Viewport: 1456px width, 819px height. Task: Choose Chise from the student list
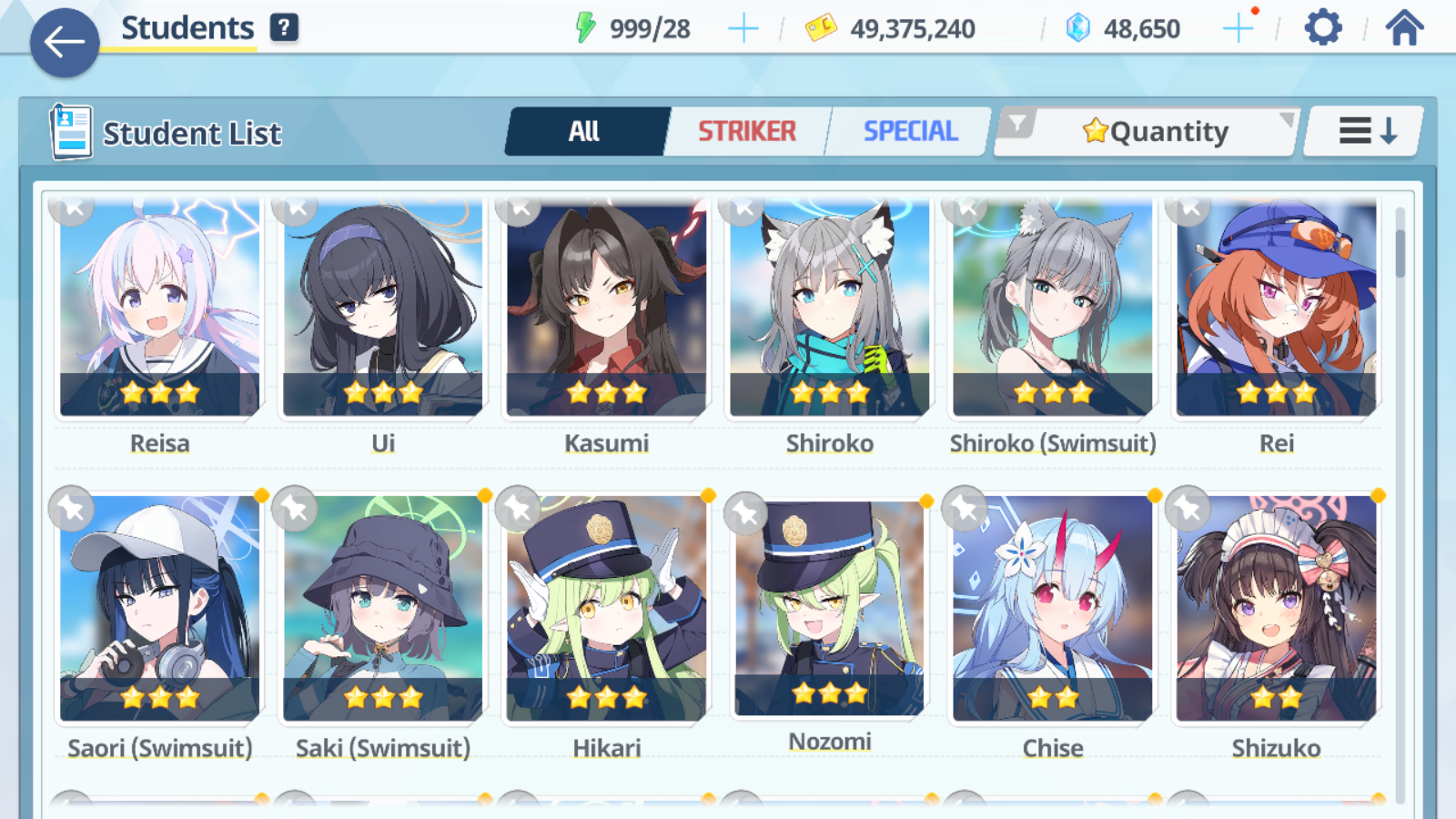(x=1053, y=610)
